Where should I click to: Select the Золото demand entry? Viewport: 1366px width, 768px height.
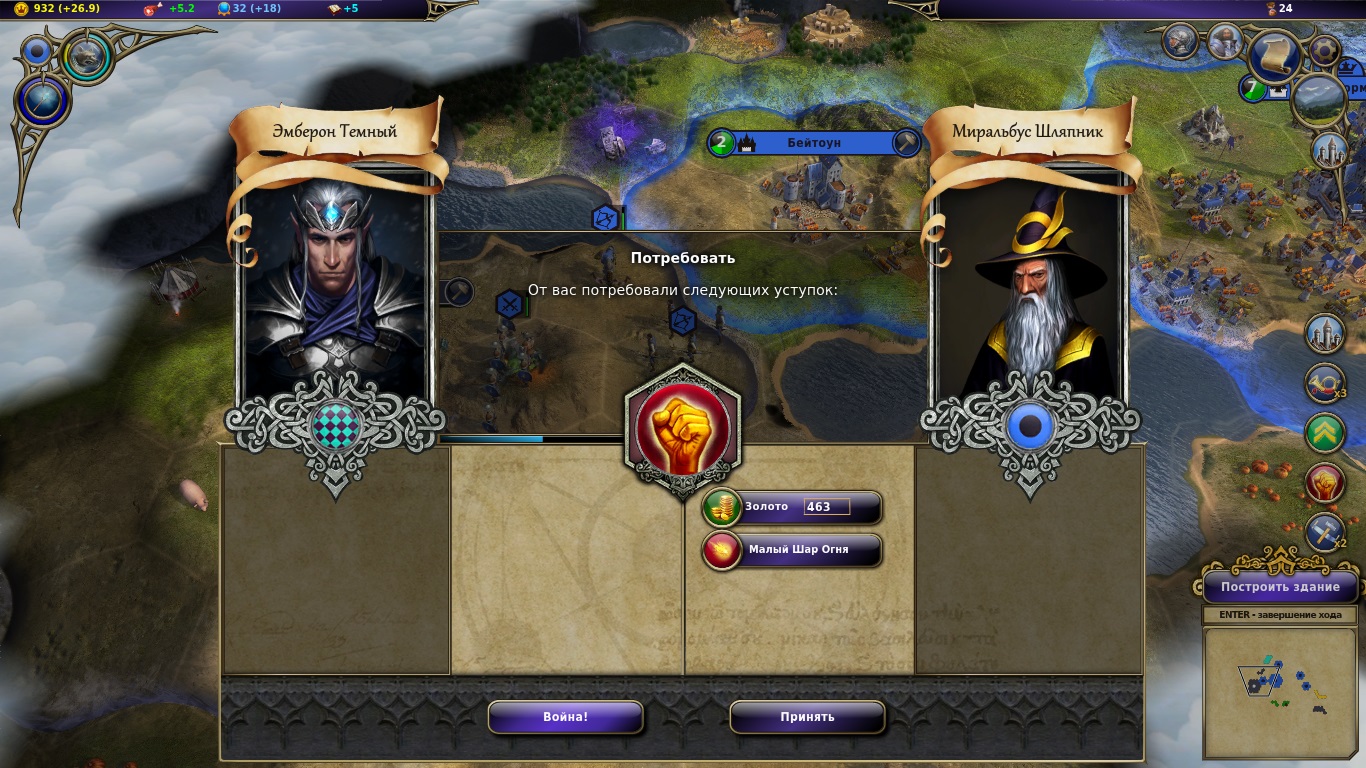(x=767, y=507)
